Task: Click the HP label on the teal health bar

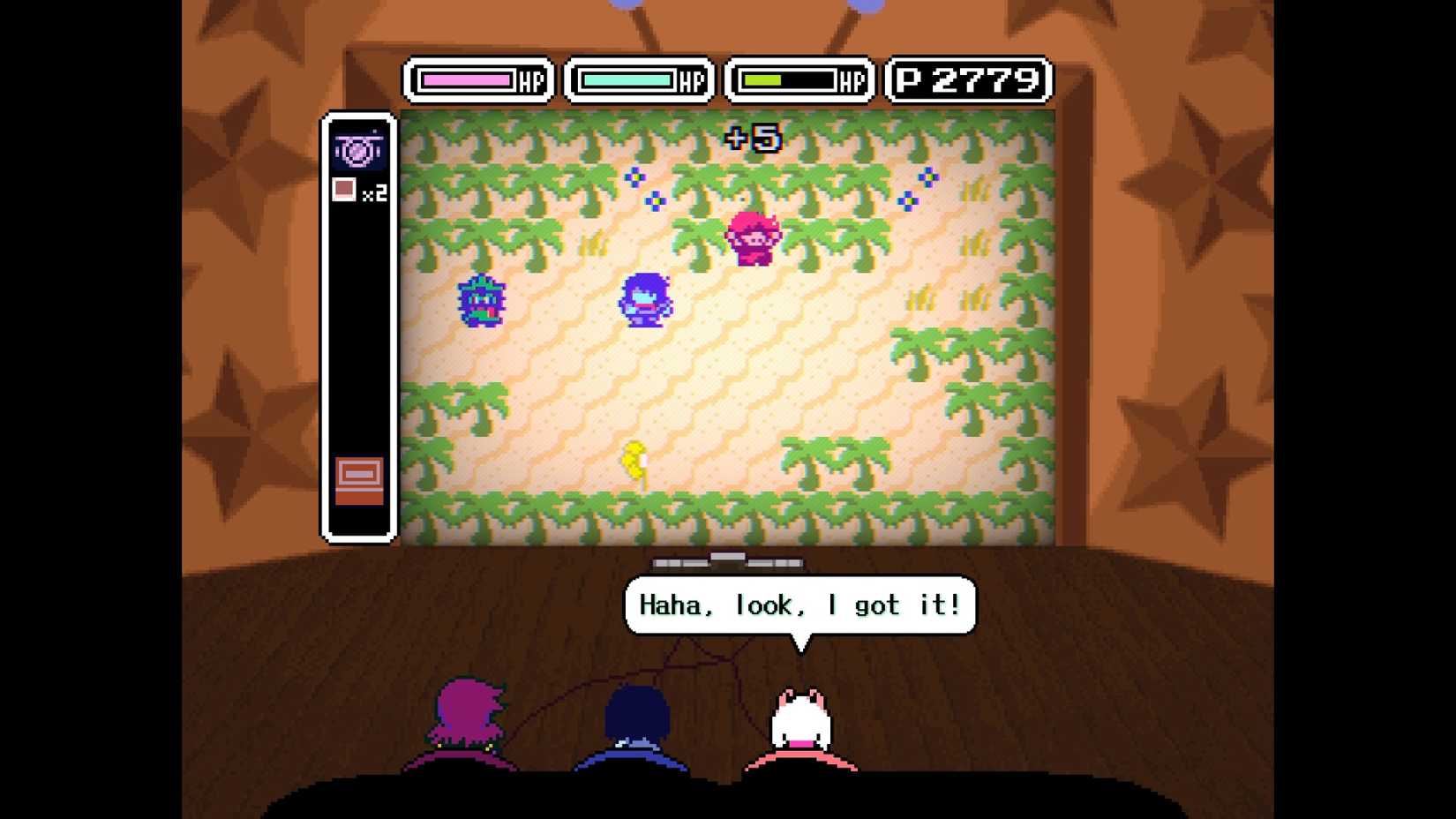Action: click(692, 81)
